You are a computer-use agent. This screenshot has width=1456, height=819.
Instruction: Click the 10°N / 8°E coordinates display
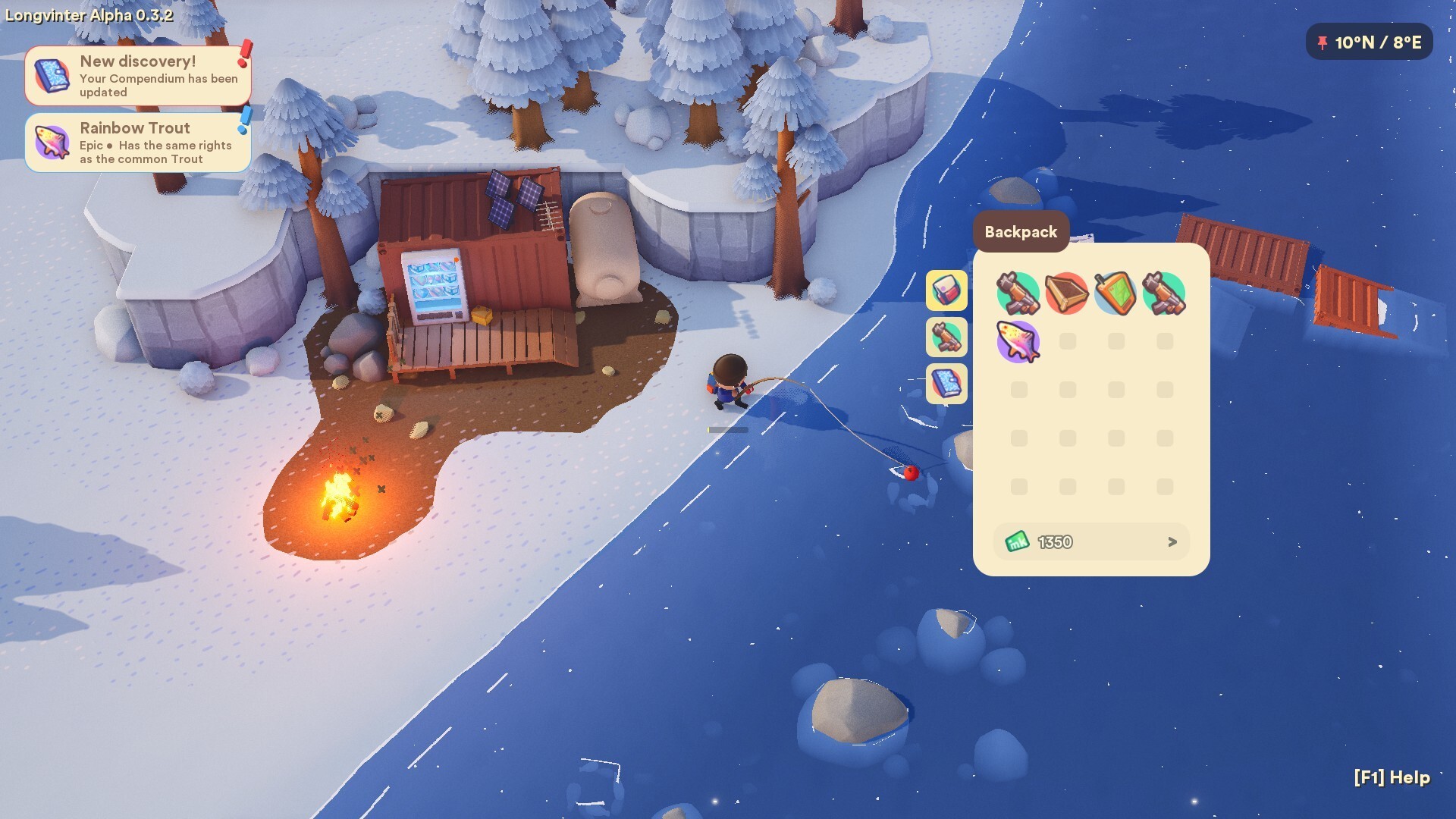pos(1374,43)
